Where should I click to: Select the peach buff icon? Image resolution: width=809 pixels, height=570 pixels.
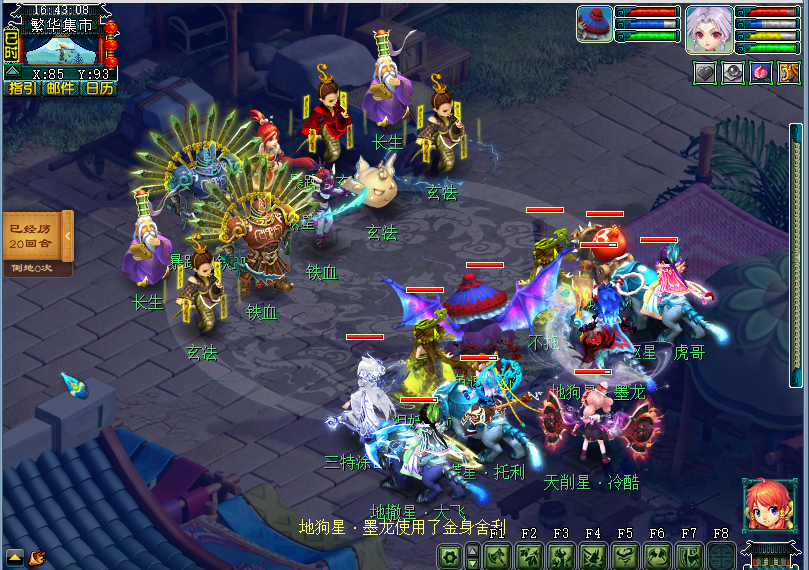click(761, 73)
